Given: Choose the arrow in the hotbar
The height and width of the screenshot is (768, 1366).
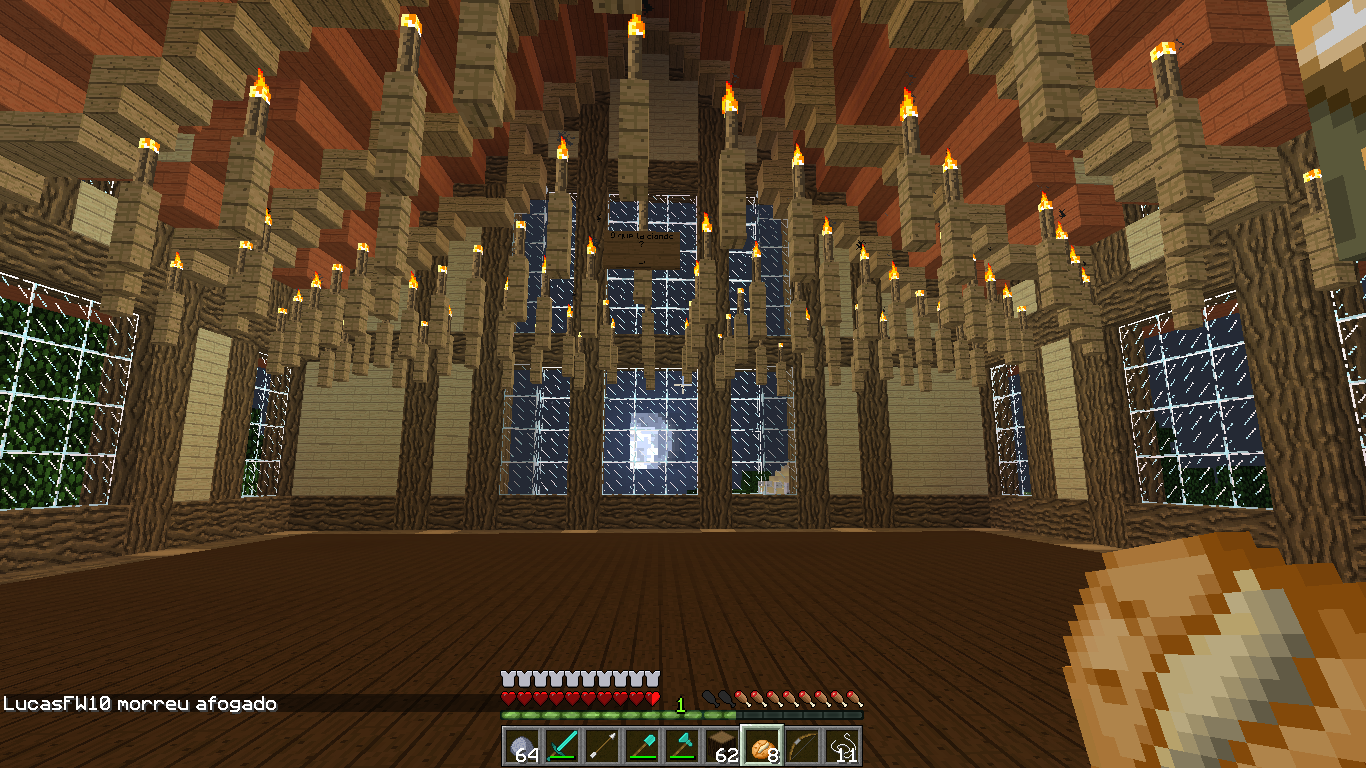Looking at the screenshot, I should 602,746.
